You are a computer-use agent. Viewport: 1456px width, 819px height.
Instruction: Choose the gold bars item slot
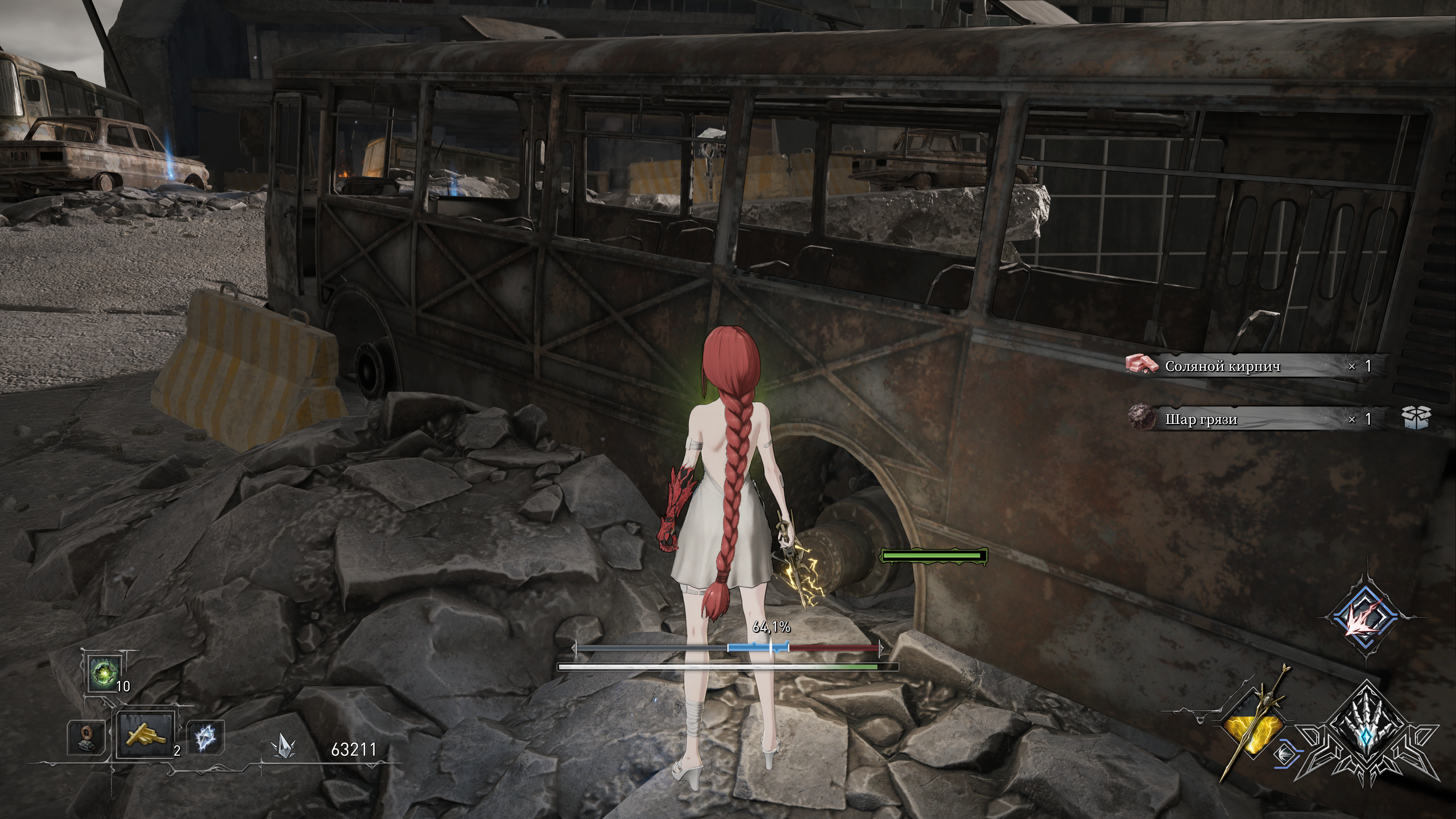[146, 734]
